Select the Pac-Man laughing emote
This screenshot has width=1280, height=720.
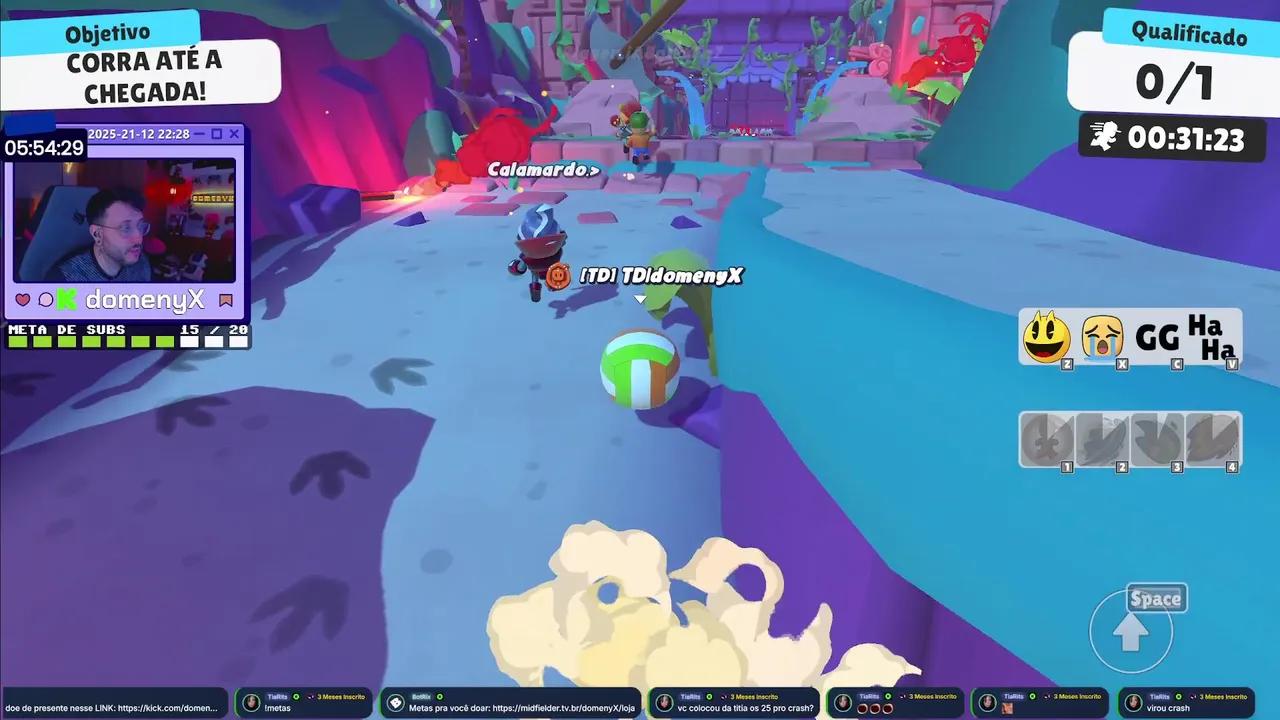click(x=1046, y=337)
